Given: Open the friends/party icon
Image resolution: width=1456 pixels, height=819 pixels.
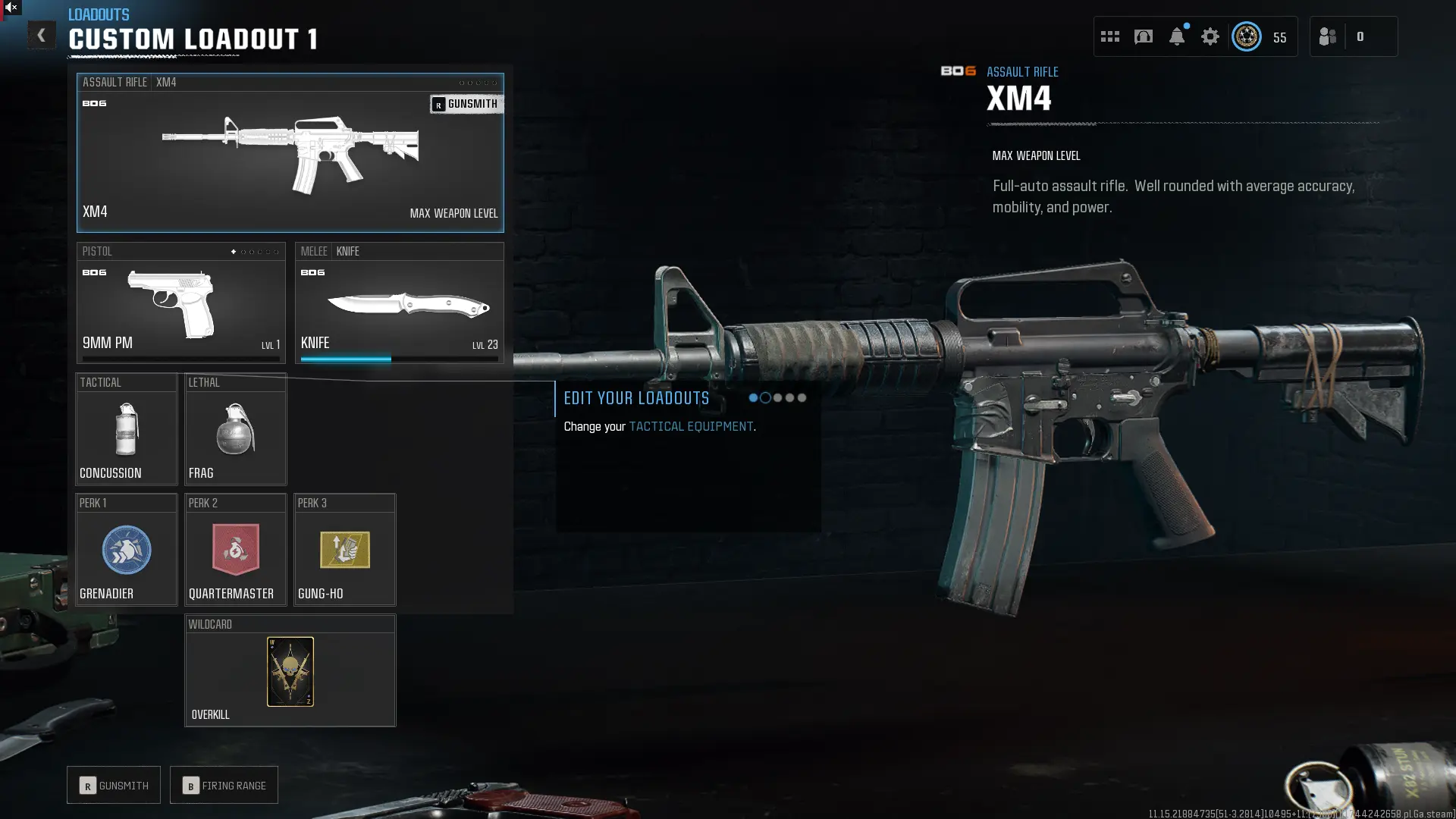Looking at the screenshot, I should pos(1328,36).
